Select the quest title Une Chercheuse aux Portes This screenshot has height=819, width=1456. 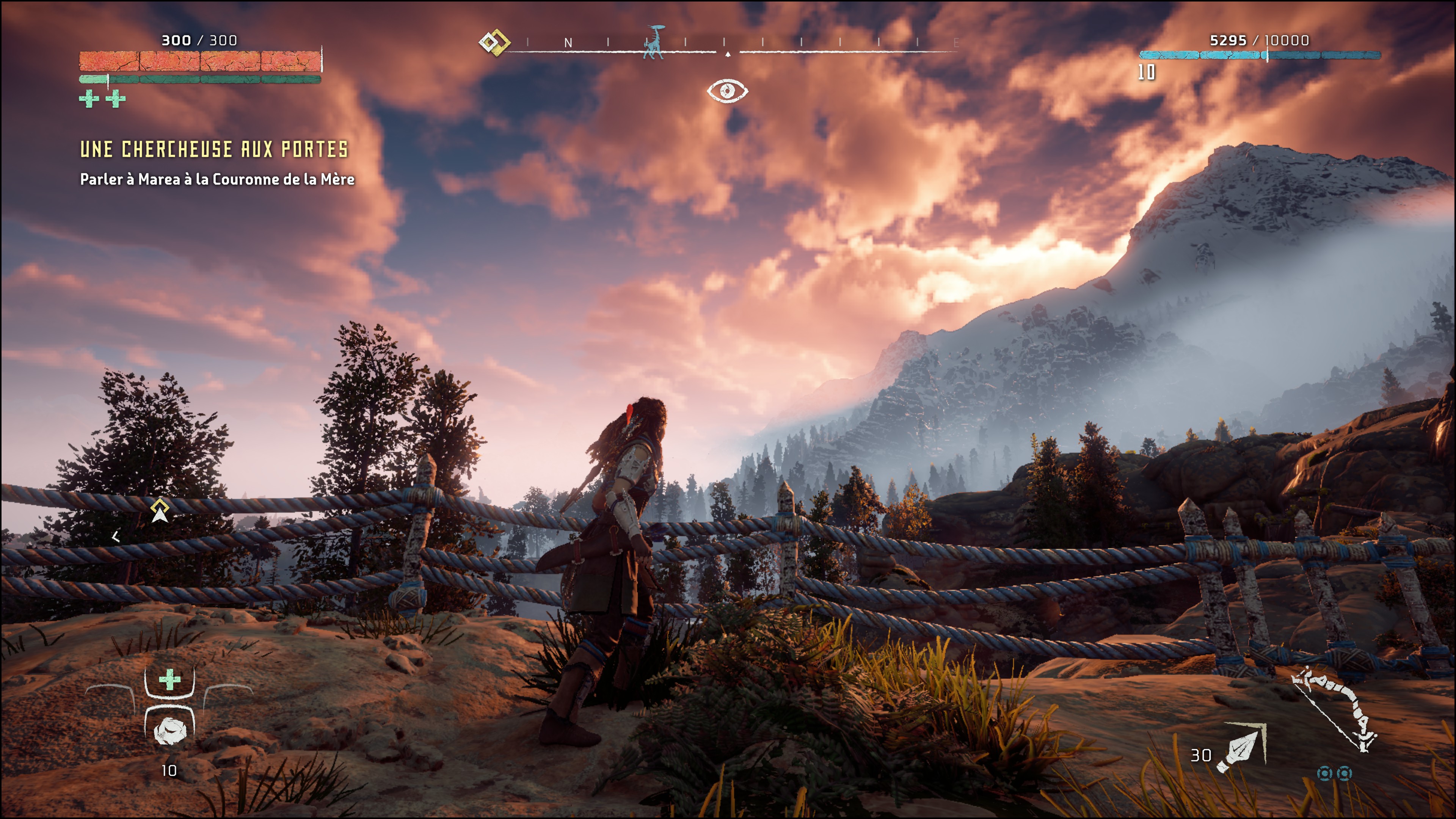tap(213, 150)
